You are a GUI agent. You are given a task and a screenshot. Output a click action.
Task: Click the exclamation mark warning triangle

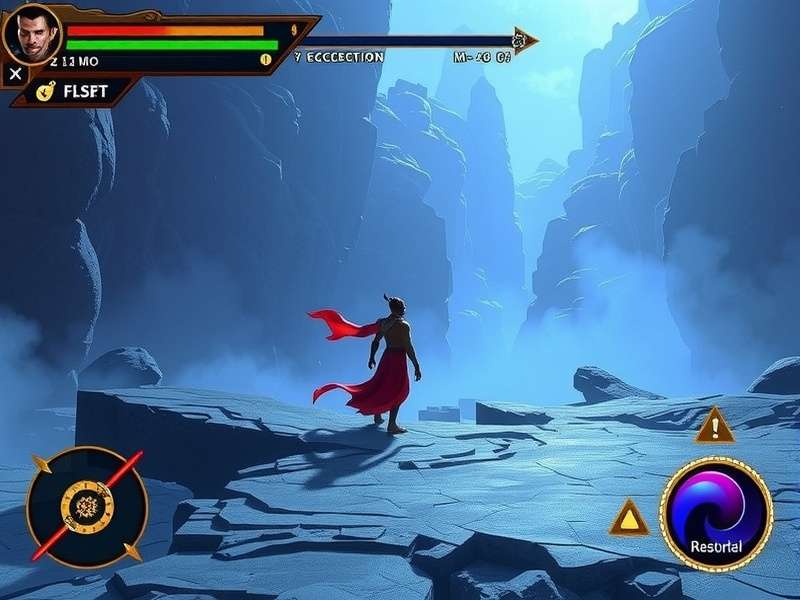coord(714,427)
